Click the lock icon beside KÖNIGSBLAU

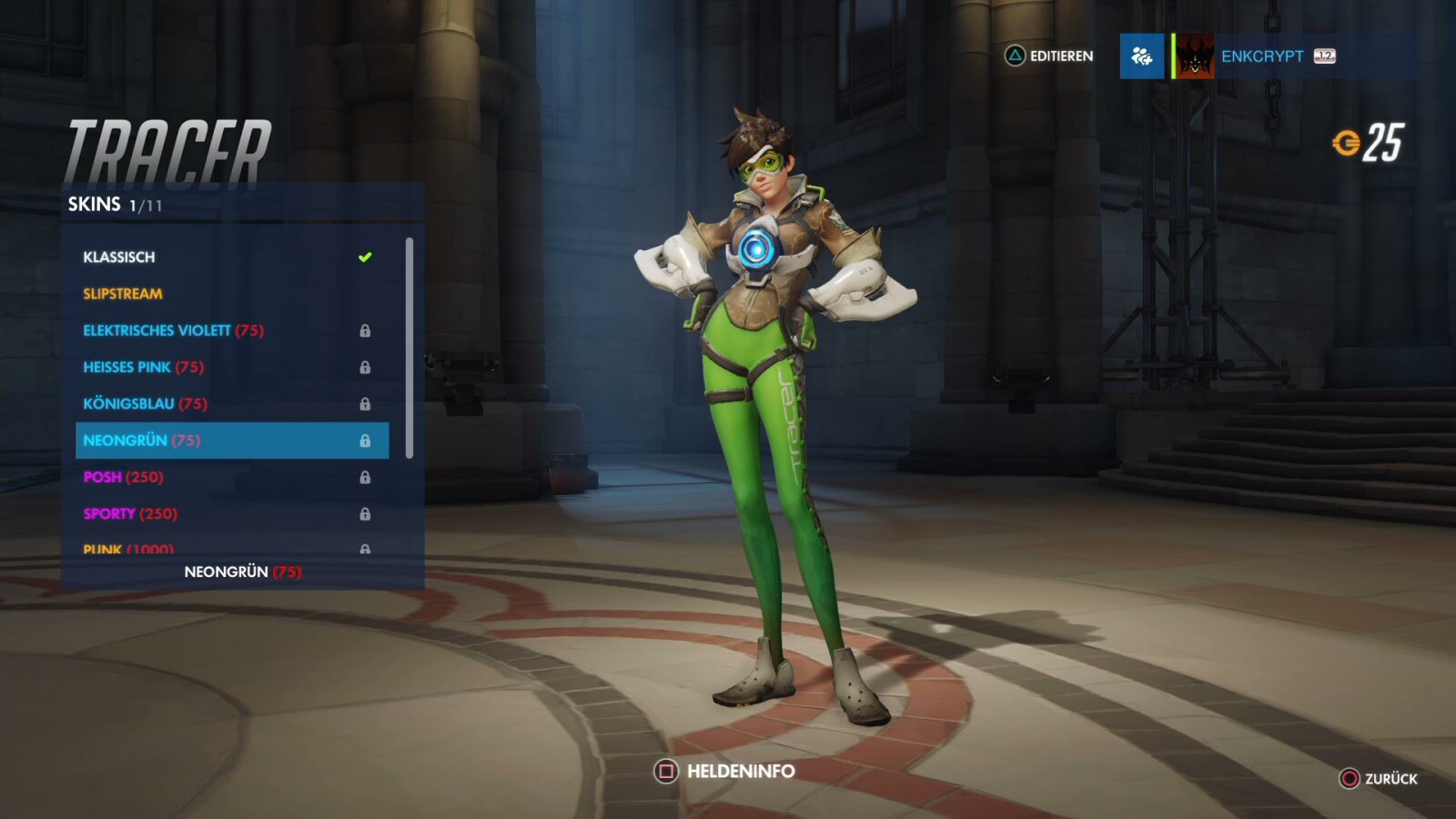(x=367, y=403)
